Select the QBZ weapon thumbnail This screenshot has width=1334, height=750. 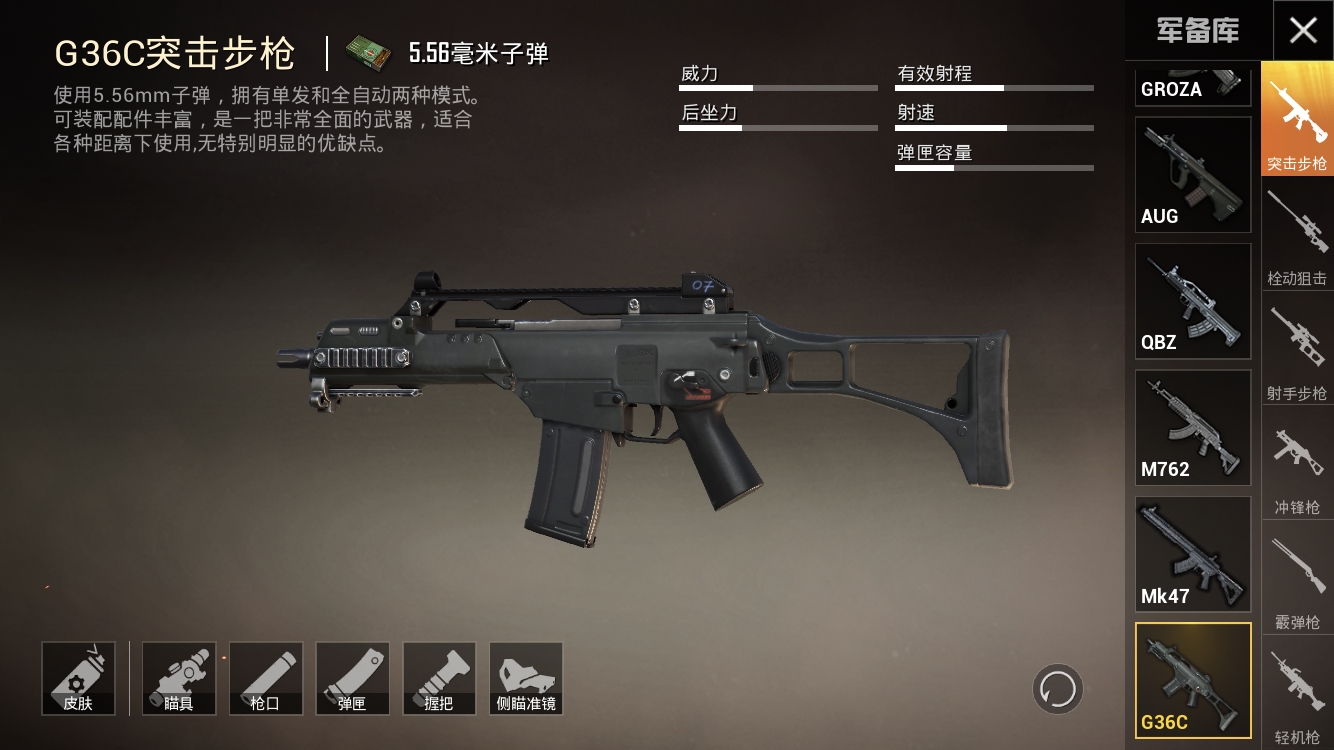click(x=1192, y=300)
